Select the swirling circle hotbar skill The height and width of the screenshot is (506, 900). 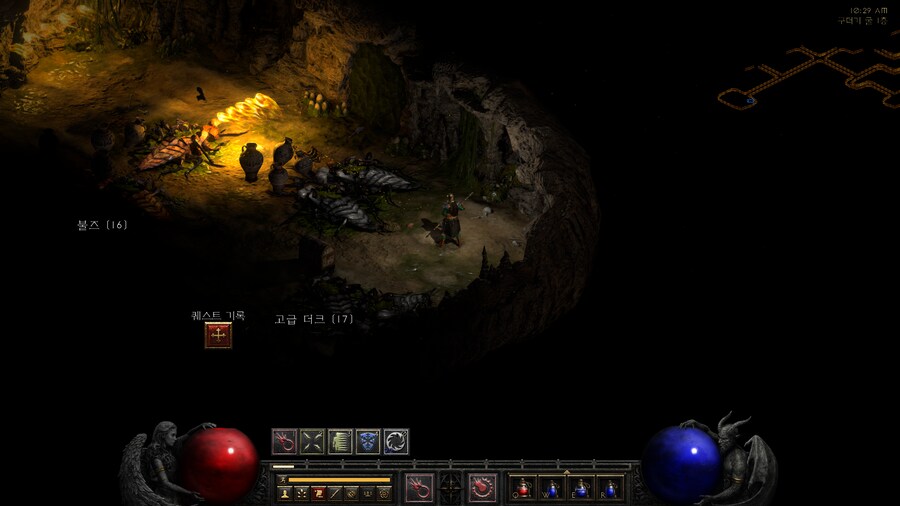point(396,441)
